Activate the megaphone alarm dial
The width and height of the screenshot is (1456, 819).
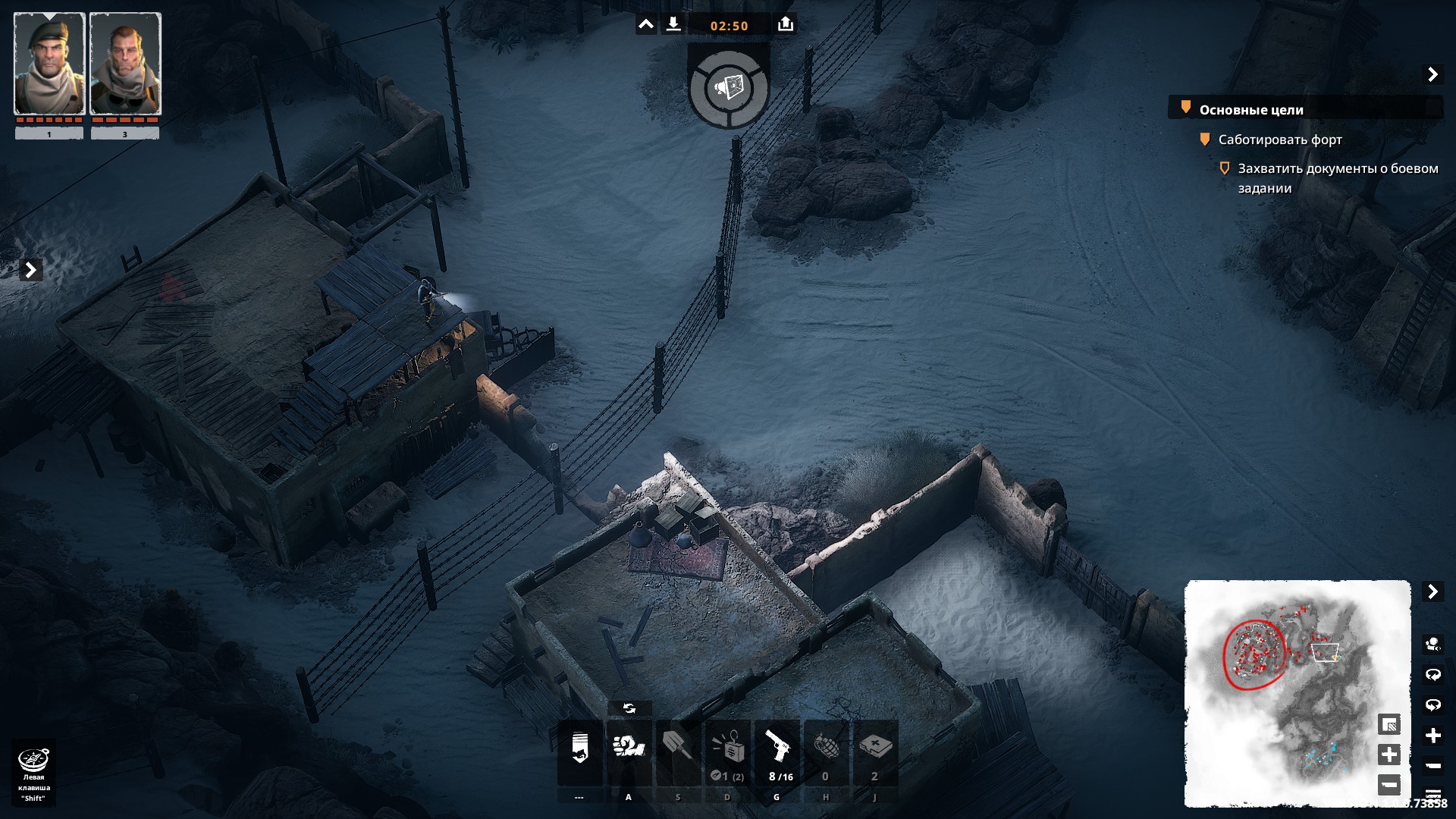click(729, 89)
